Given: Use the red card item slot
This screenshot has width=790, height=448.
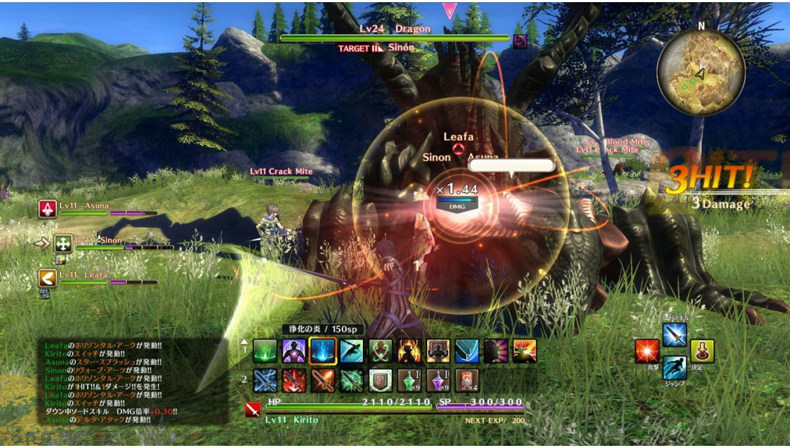Looking at the screenshot, I should tap(467, 380).
